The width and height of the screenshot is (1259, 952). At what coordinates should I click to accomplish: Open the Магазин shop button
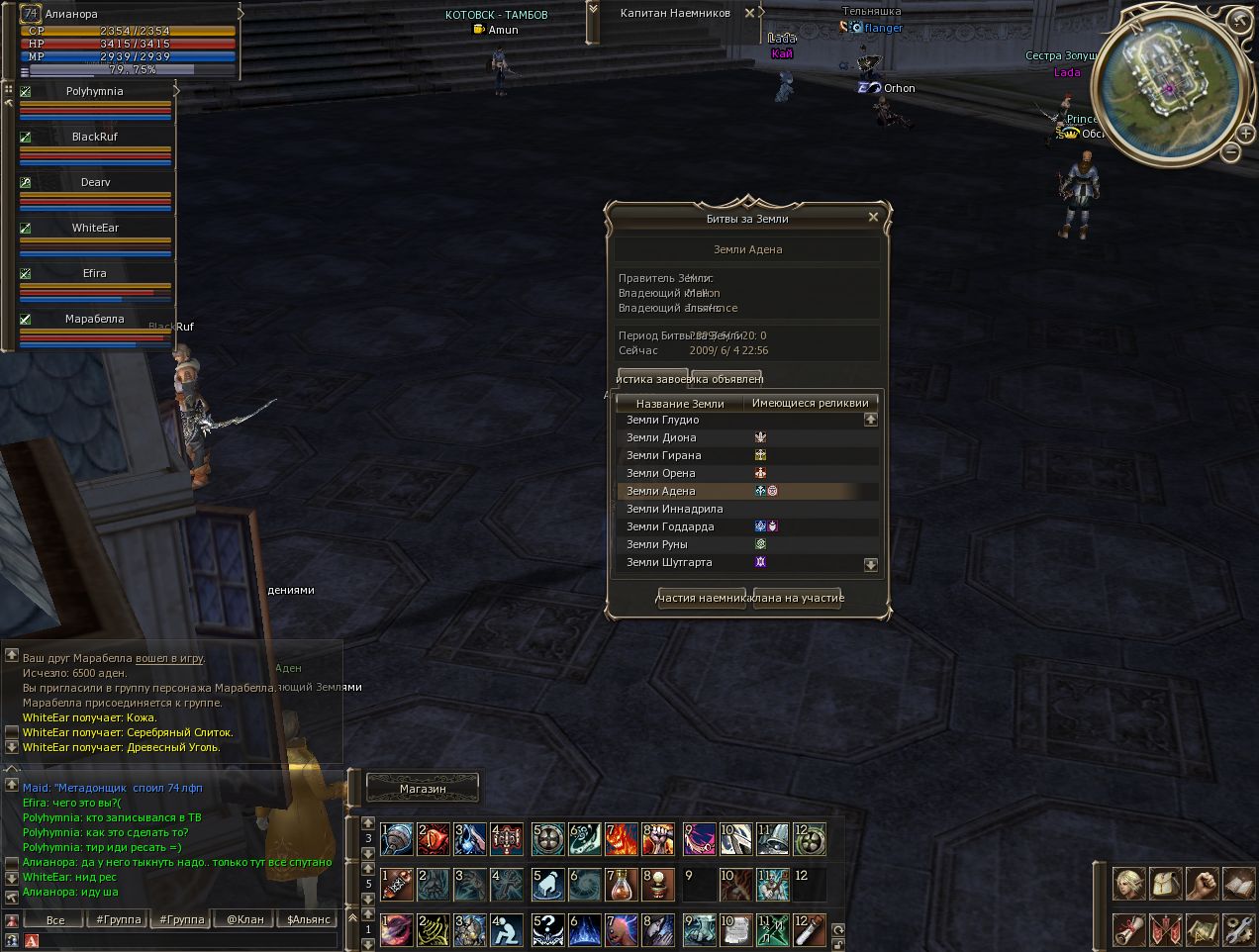point(423,789)
